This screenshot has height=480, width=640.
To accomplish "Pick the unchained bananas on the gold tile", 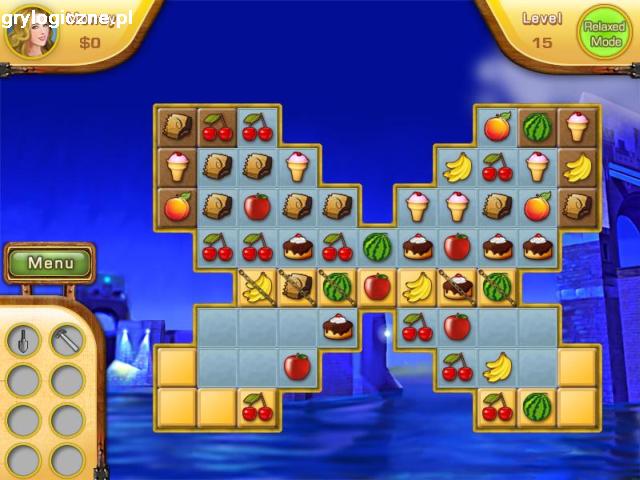I will [x=417, y=288].
